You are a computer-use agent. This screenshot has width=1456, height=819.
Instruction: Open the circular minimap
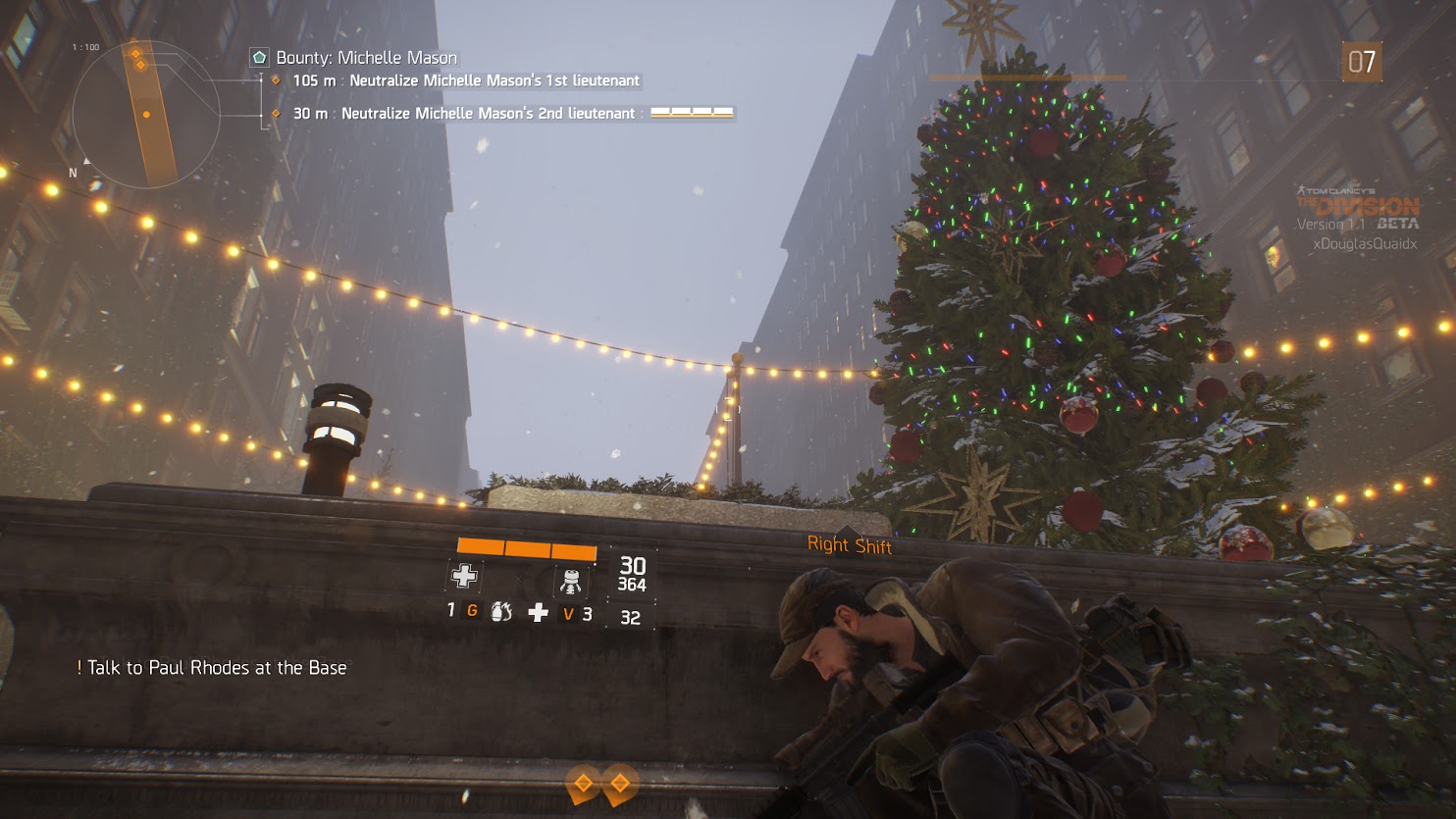click(x=146, y=114)
